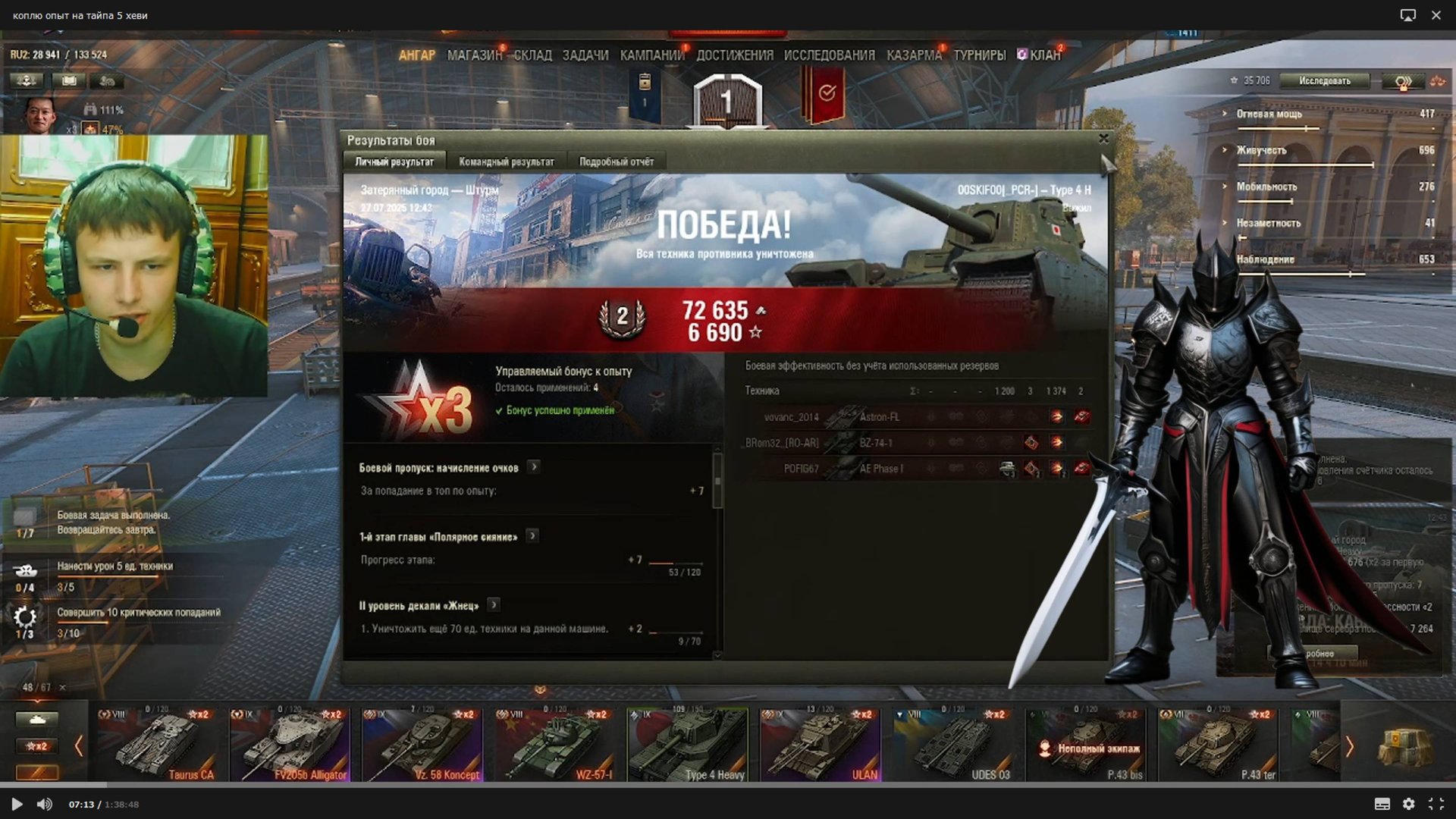The width and height of the screenshot is (1456, 819).
Task: Open video player settings gear
Action: click(x=1408, y=804)
